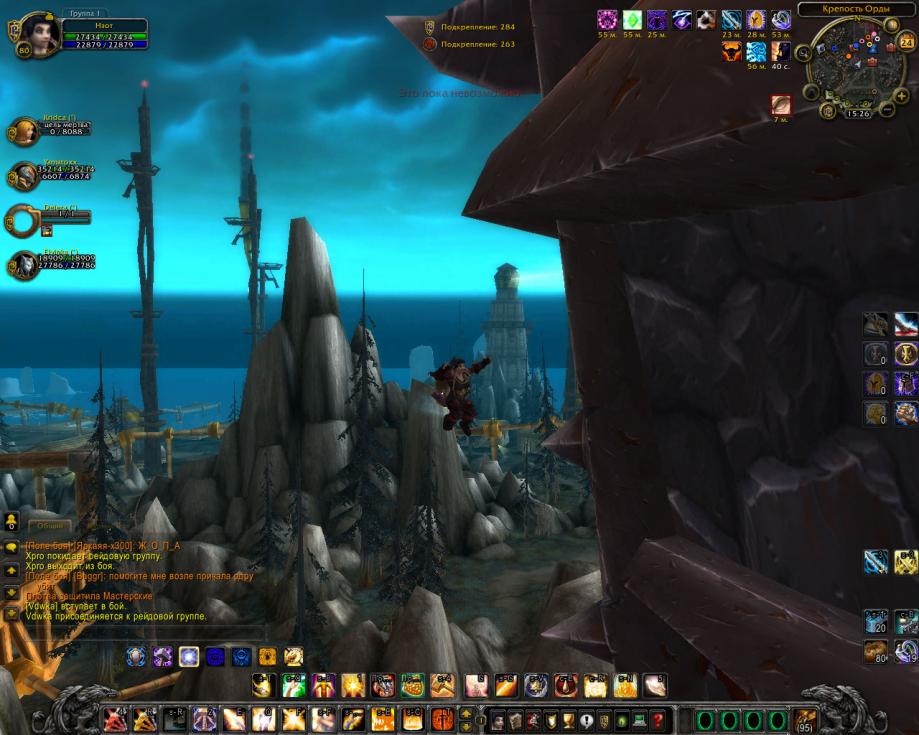Click the green crystal buff icon
Screen dimensions: 919x735
(x=632, y=20)
